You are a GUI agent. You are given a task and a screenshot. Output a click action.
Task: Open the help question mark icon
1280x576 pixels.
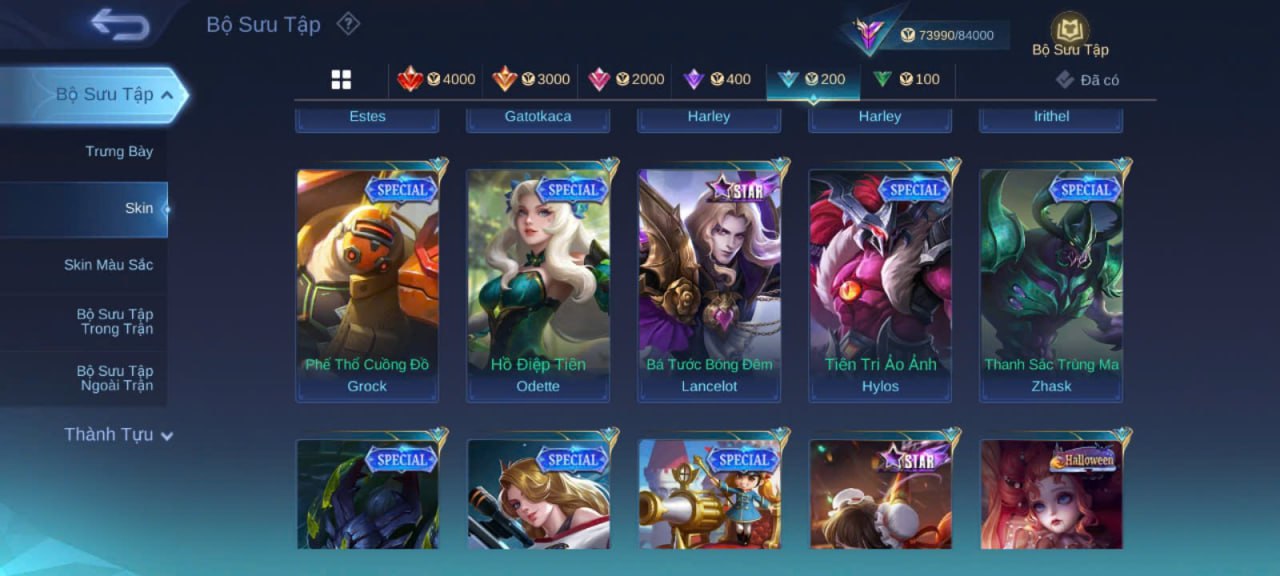pos(347,23)
